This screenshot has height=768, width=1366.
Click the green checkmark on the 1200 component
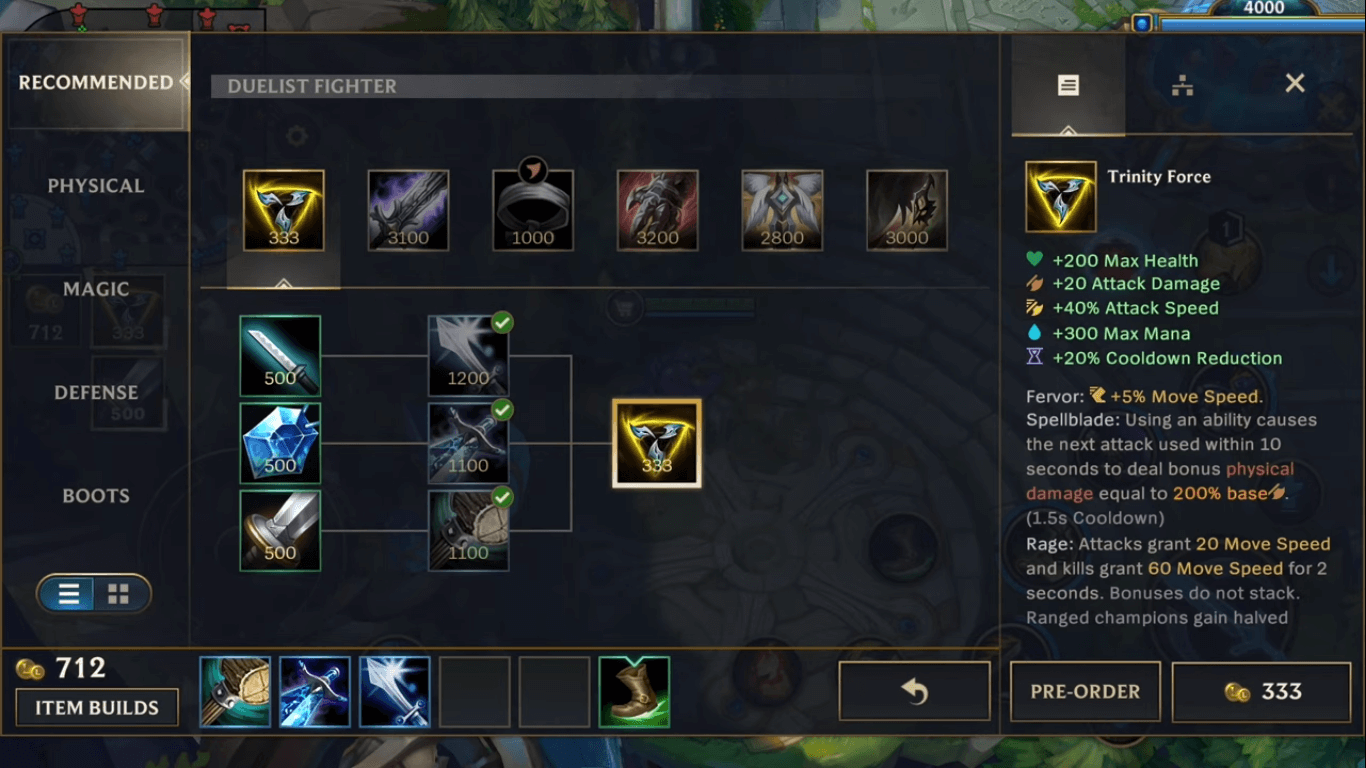tap(501, 322)
